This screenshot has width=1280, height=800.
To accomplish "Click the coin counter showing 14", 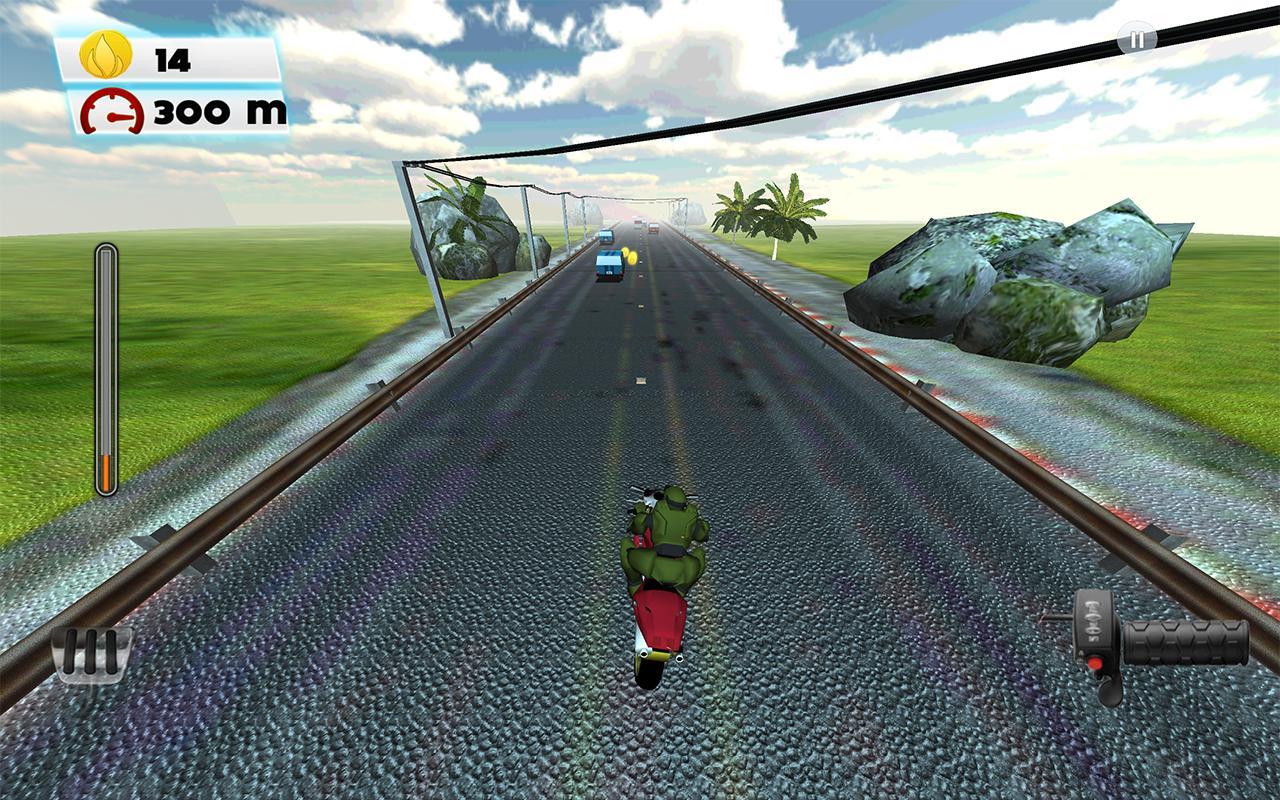I will (x=170, y=56).
